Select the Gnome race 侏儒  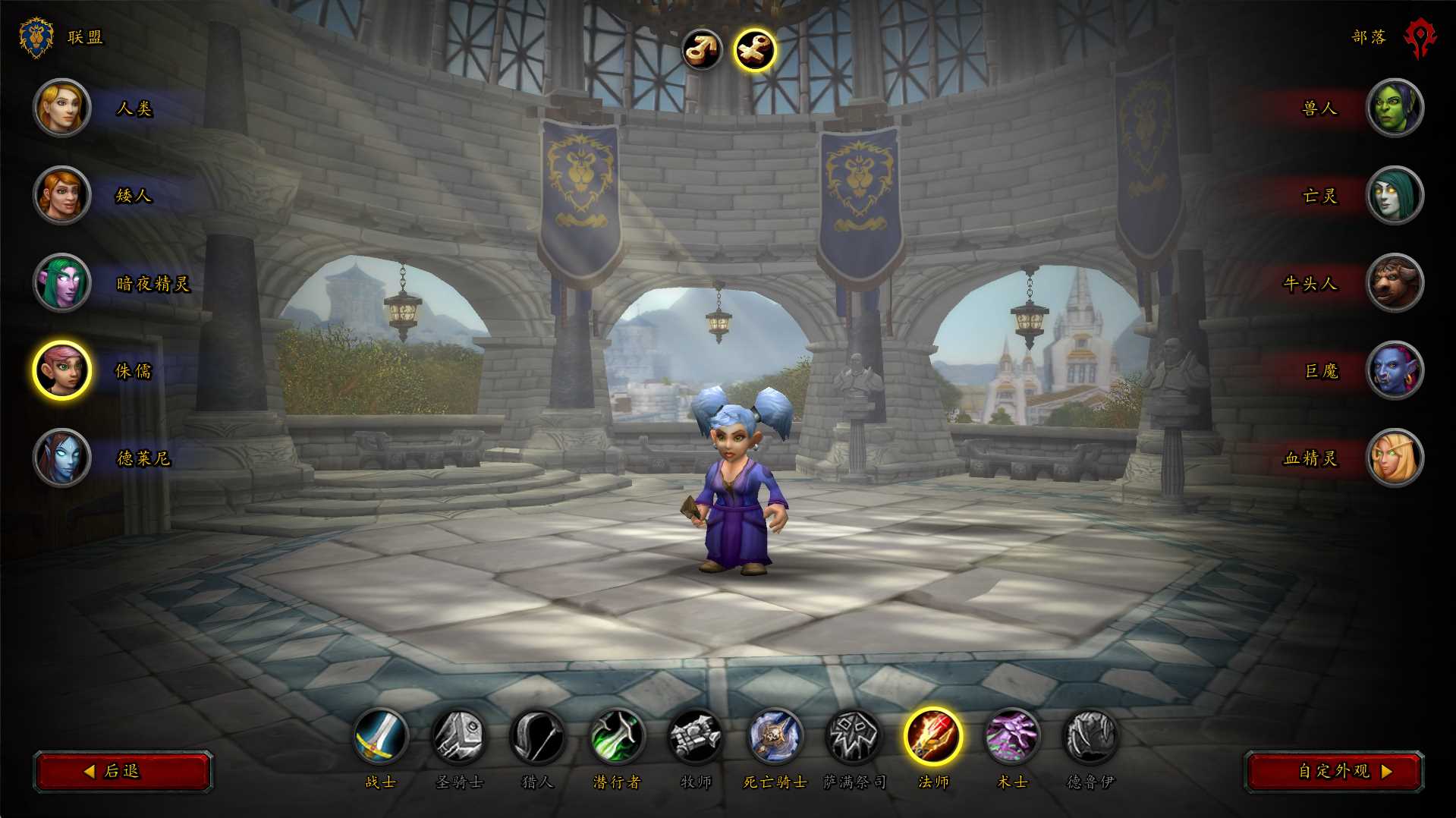pyautogui.click(x=62, y=370)
